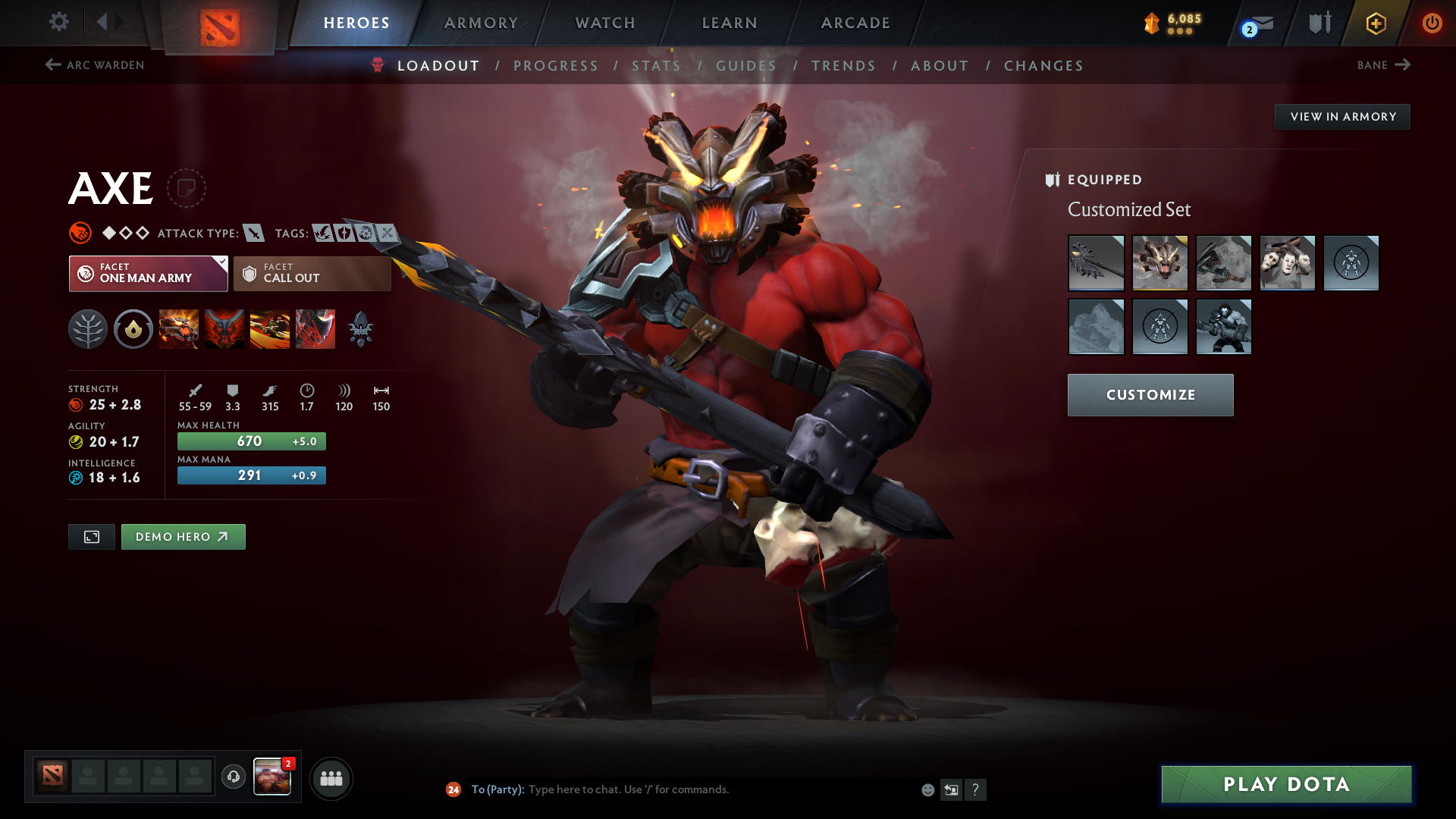
Task: Open the TRENDS section
Action: pyautogui.click(x=843, y=66)
